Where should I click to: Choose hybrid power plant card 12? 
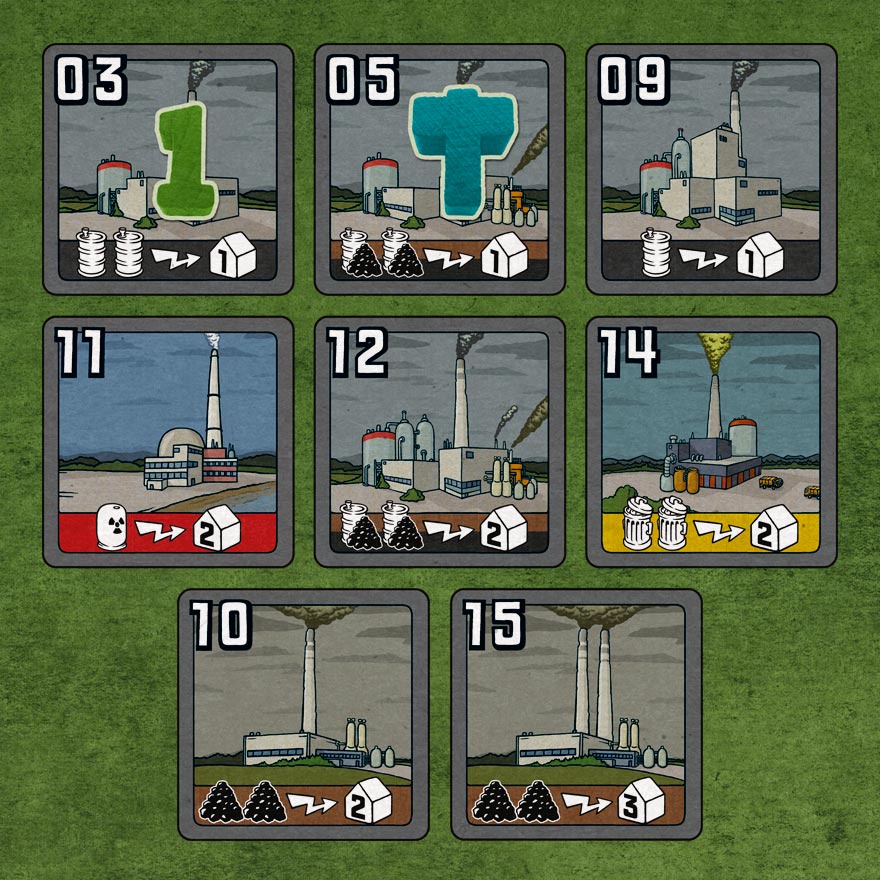pyautogui.click(x=440, y=442)
